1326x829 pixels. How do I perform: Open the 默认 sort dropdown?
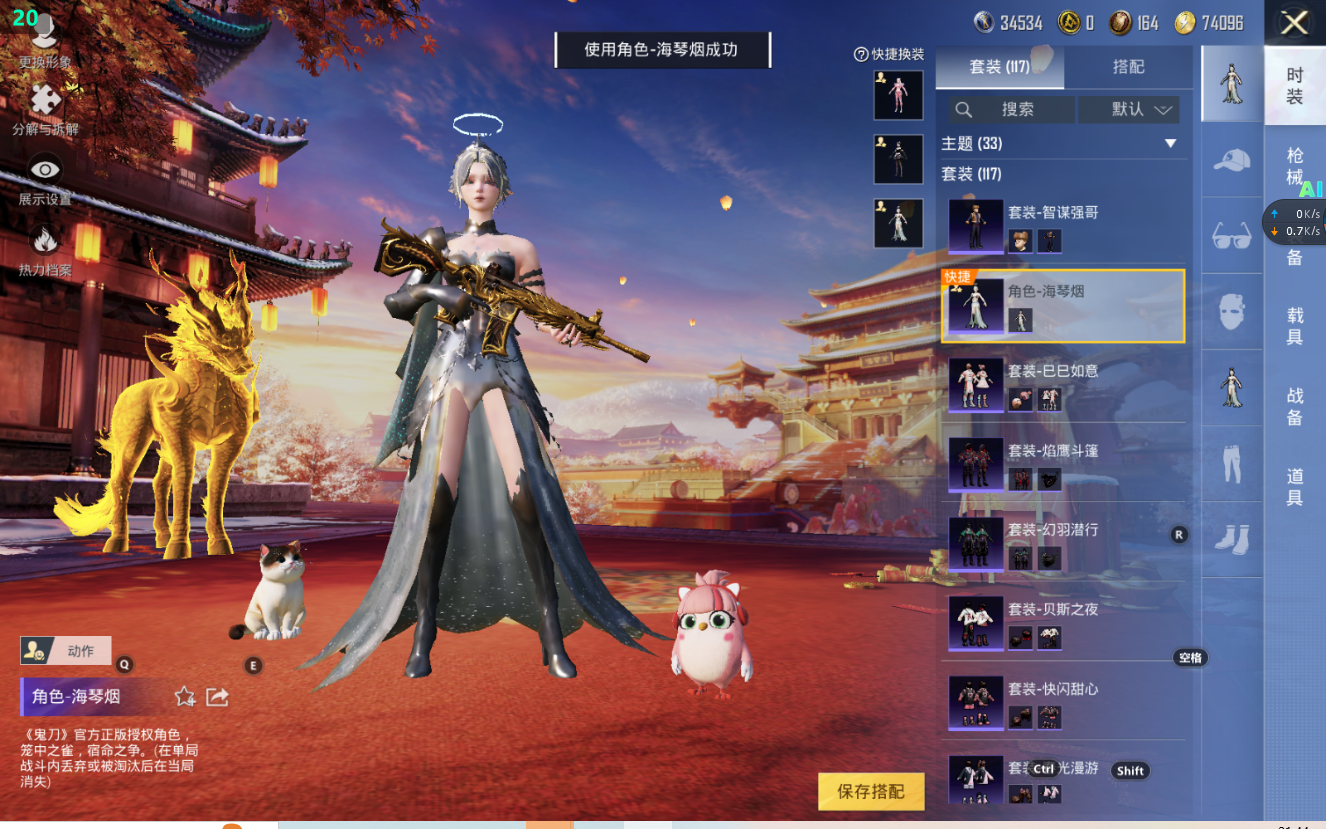1129,109
